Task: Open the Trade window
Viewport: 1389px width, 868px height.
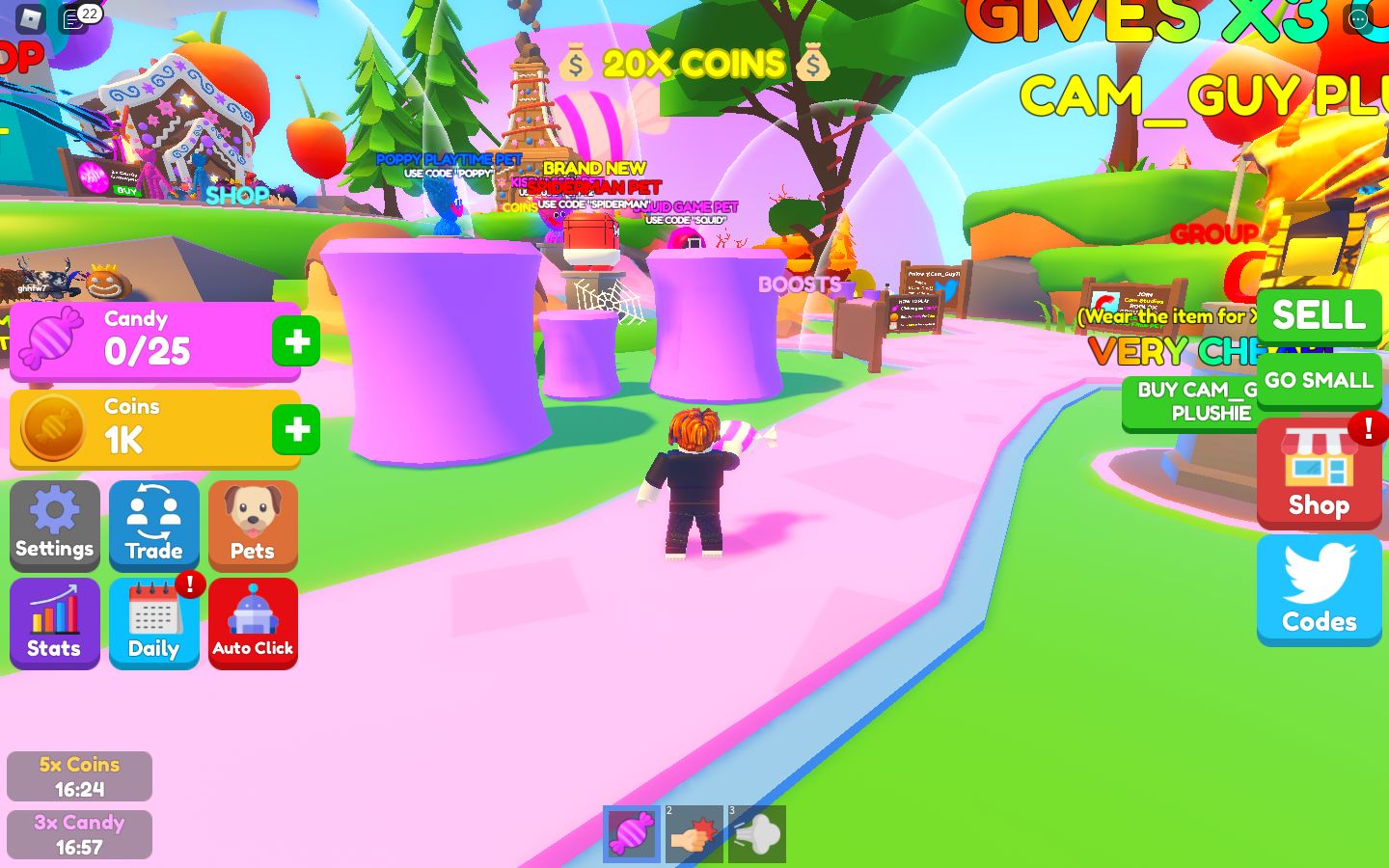Action: (153, 526)
